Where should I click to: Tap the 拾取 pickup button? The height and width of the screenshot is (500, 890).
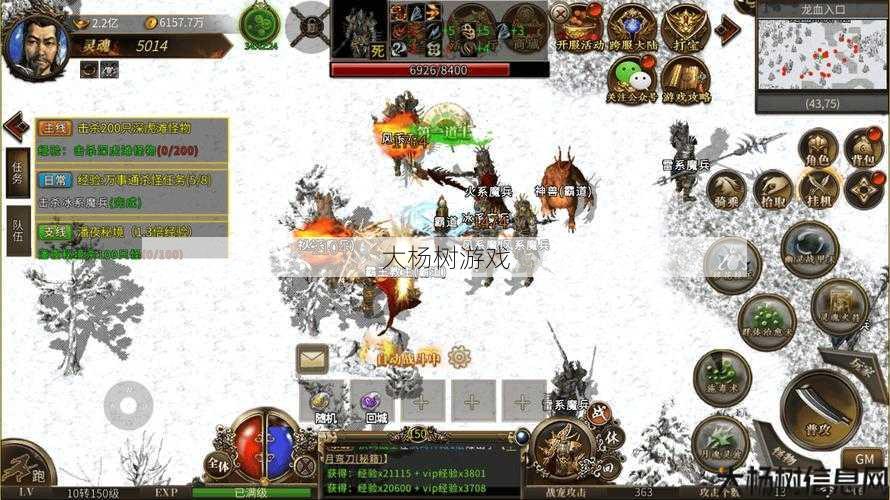tap(773, 190)
